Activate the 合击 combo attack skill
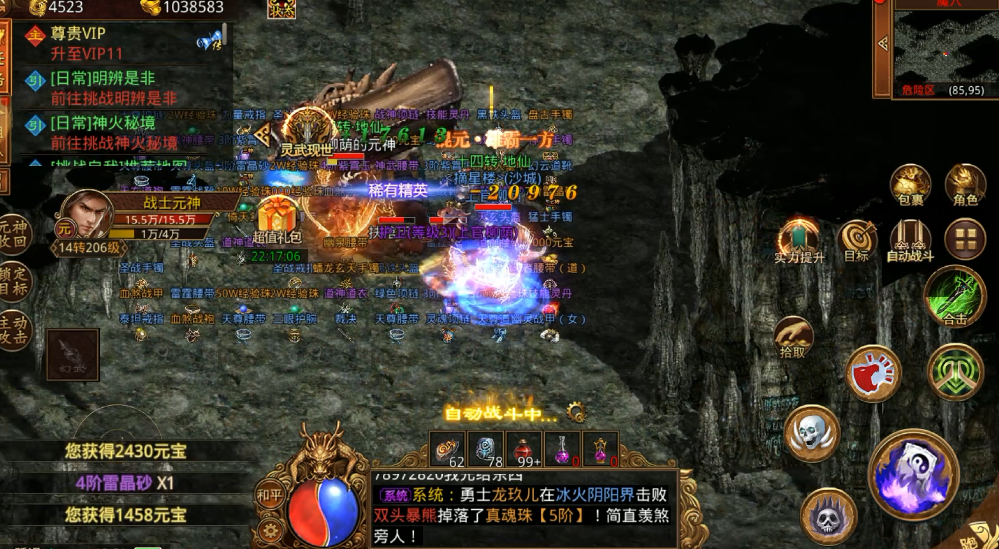This screenshot has width=999, height=549. pyautogui.click(x=955, y=297)
